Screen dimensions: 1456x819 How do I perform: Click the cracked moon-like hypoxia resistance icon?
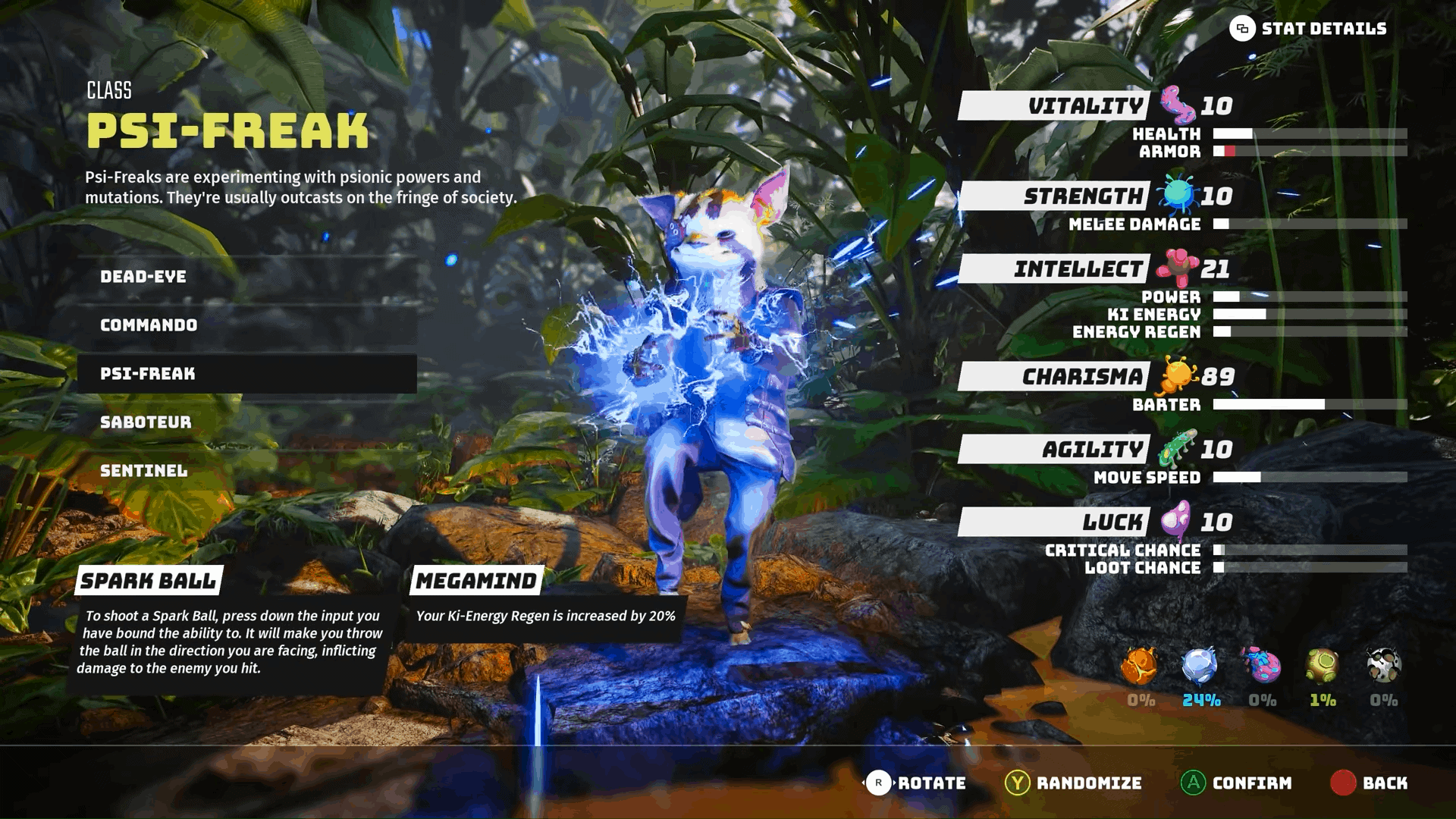pos(1383,667)
